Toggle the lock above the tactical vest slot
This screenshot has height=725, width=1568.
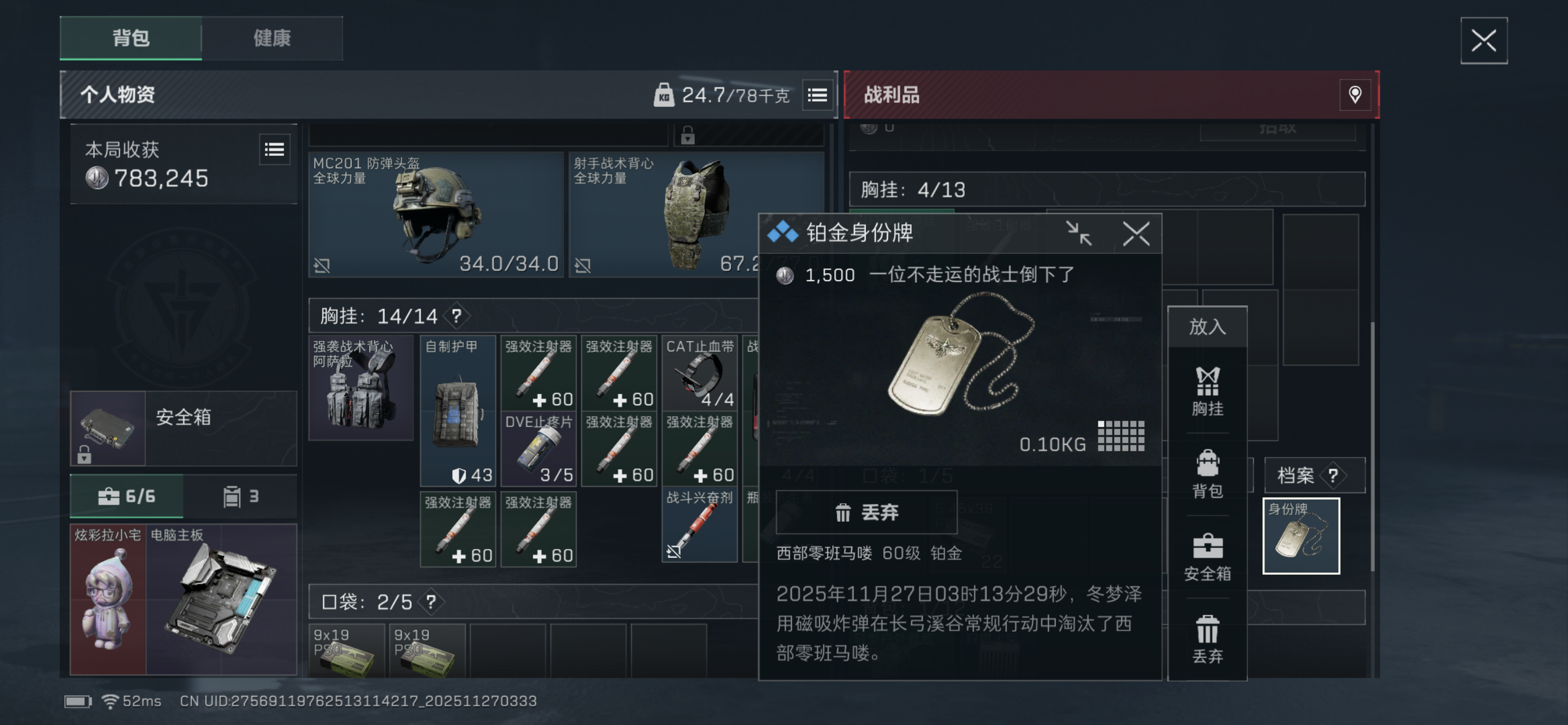point(689,136)
